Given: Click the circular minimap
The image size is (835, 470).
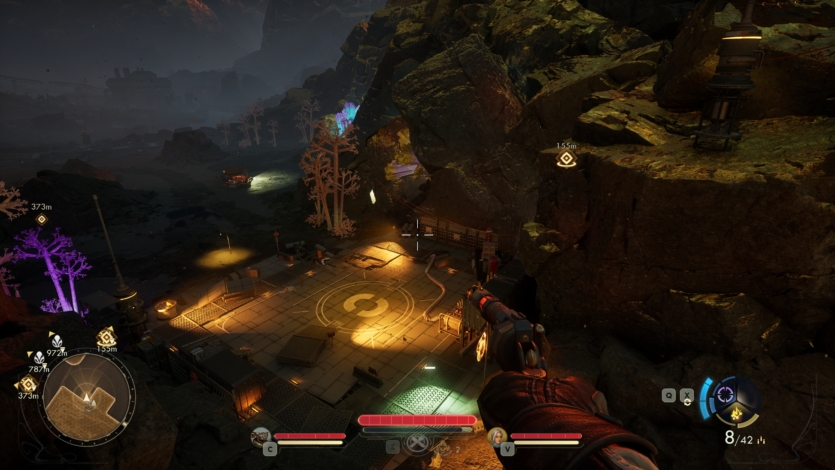Looking at the screenshot, I should pos(88,398).
